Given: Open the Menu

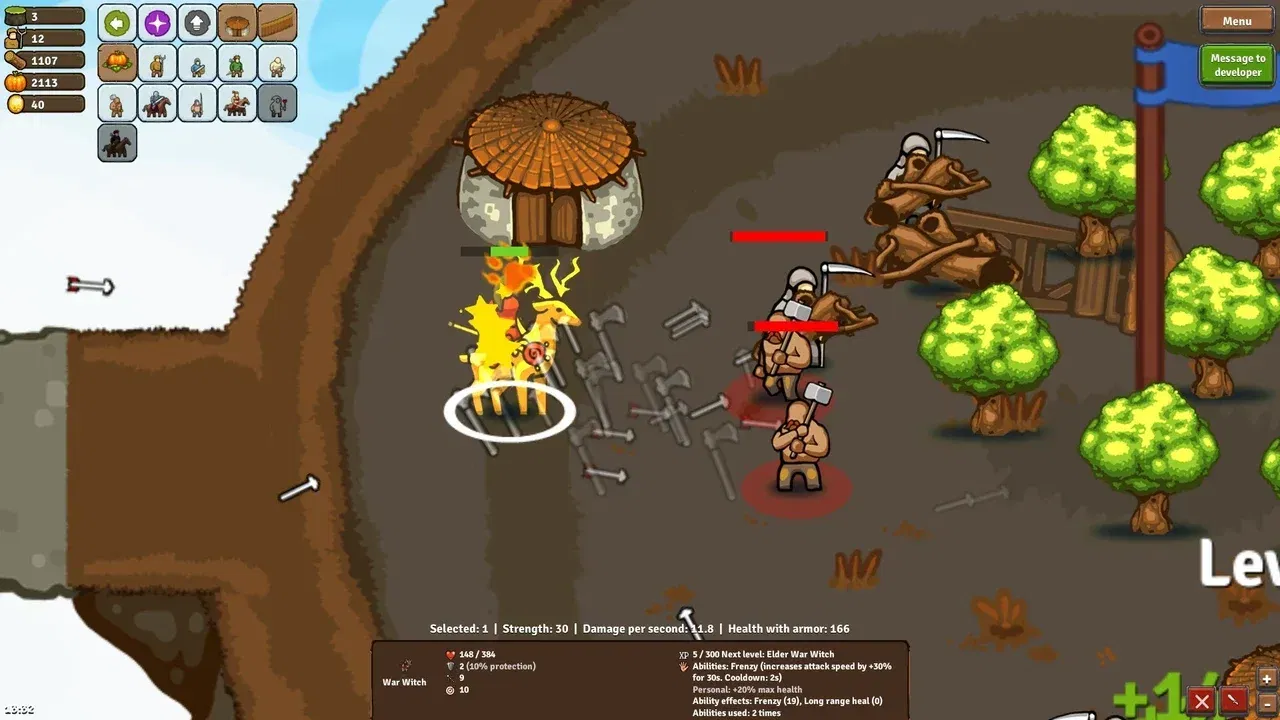Looking at the screenshot, I should [1236, 20].
